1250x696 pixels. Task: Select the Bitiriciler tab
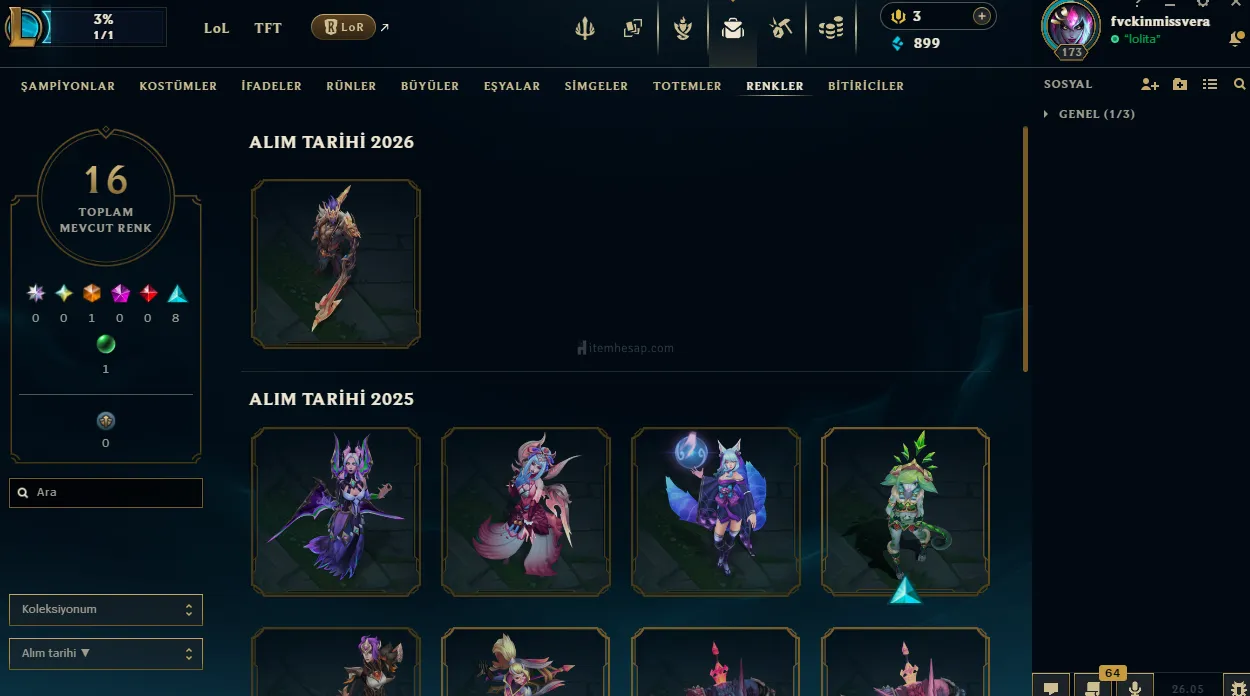pyautogui.click(x=866, y=86)
